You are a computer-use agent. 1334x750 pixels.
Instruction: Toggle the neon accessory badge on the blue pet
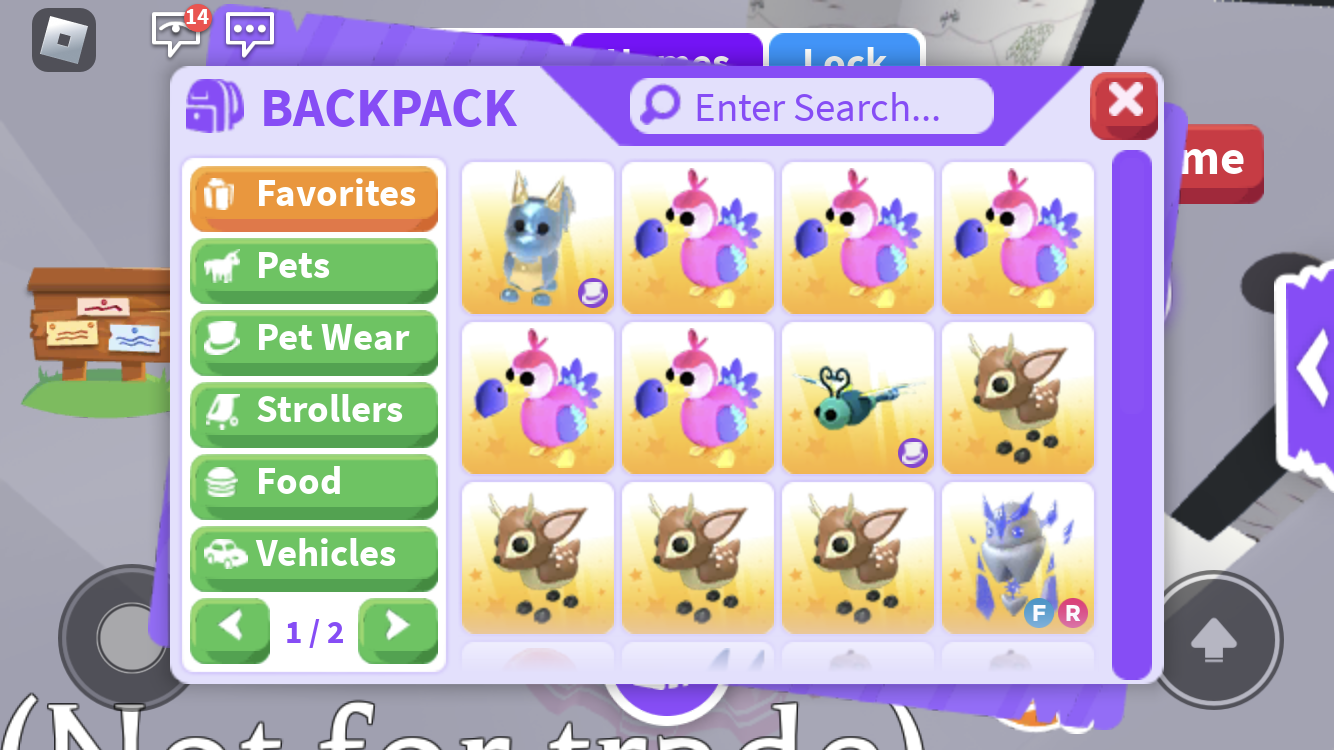point(592,291)
